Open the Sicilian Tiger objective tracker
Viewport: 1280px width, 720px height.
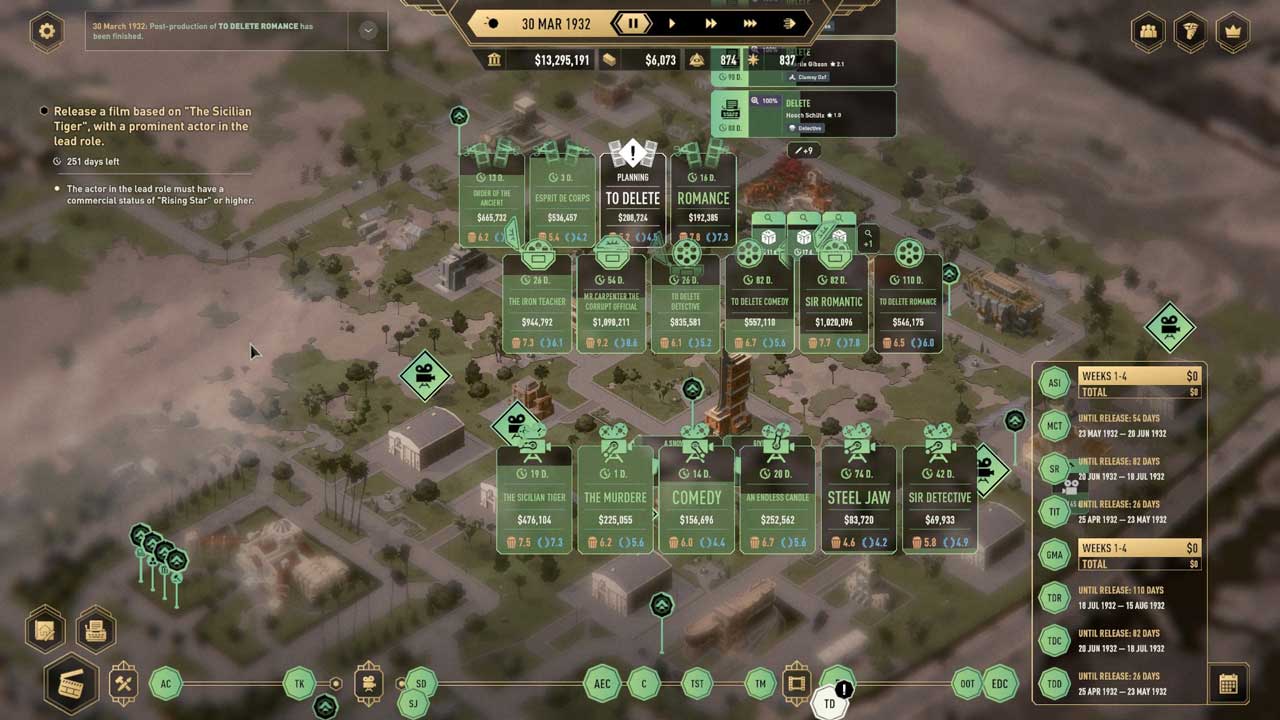[150, 126]
